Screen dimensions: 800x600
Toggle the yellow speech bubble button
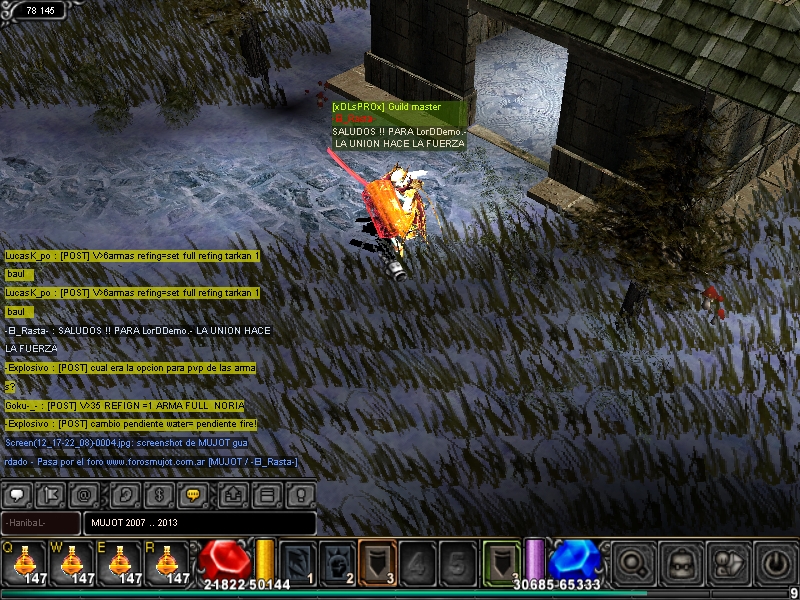(193, 494)
